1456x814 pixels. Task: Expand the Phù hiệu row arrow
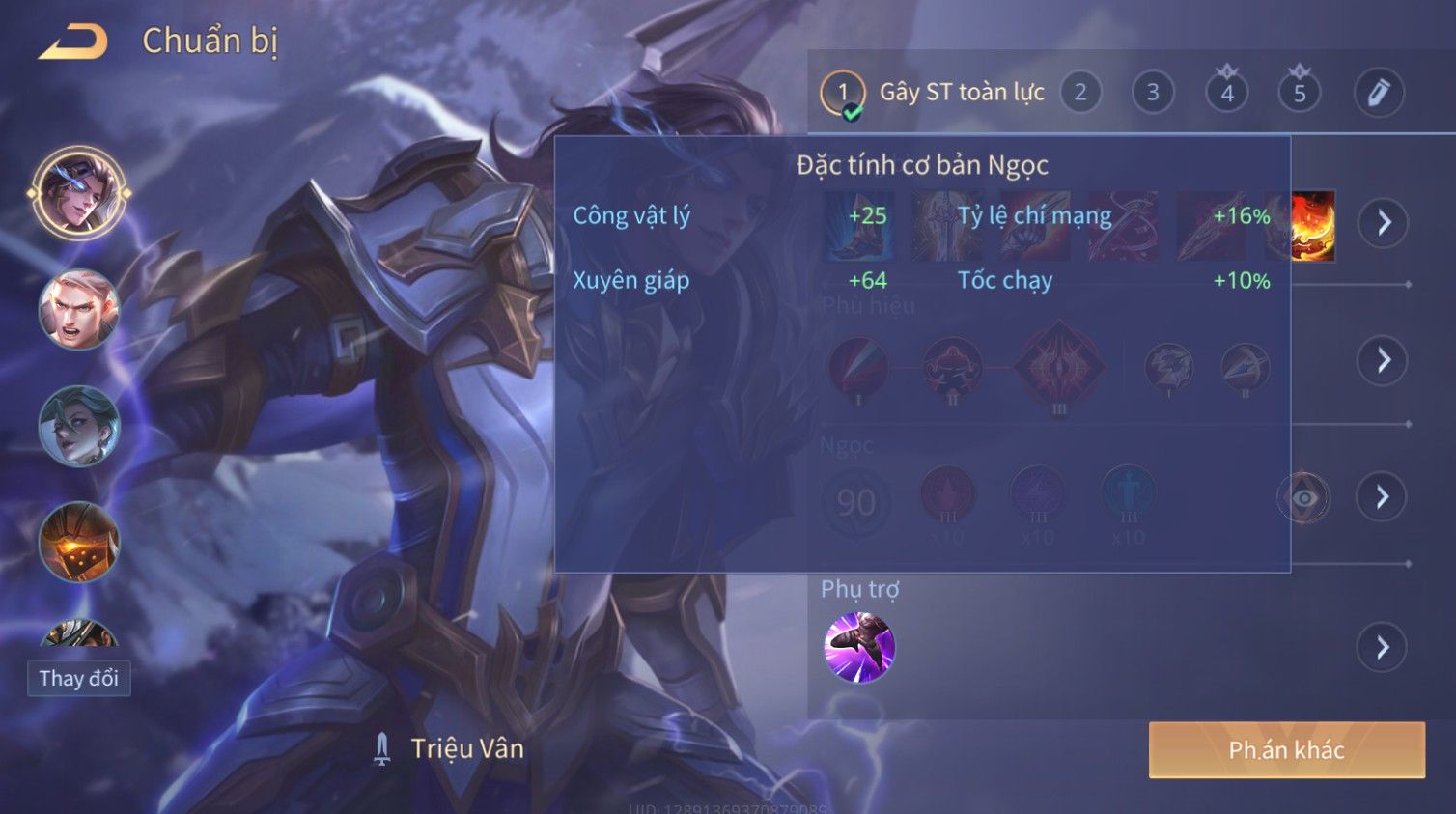[1384, 360]
